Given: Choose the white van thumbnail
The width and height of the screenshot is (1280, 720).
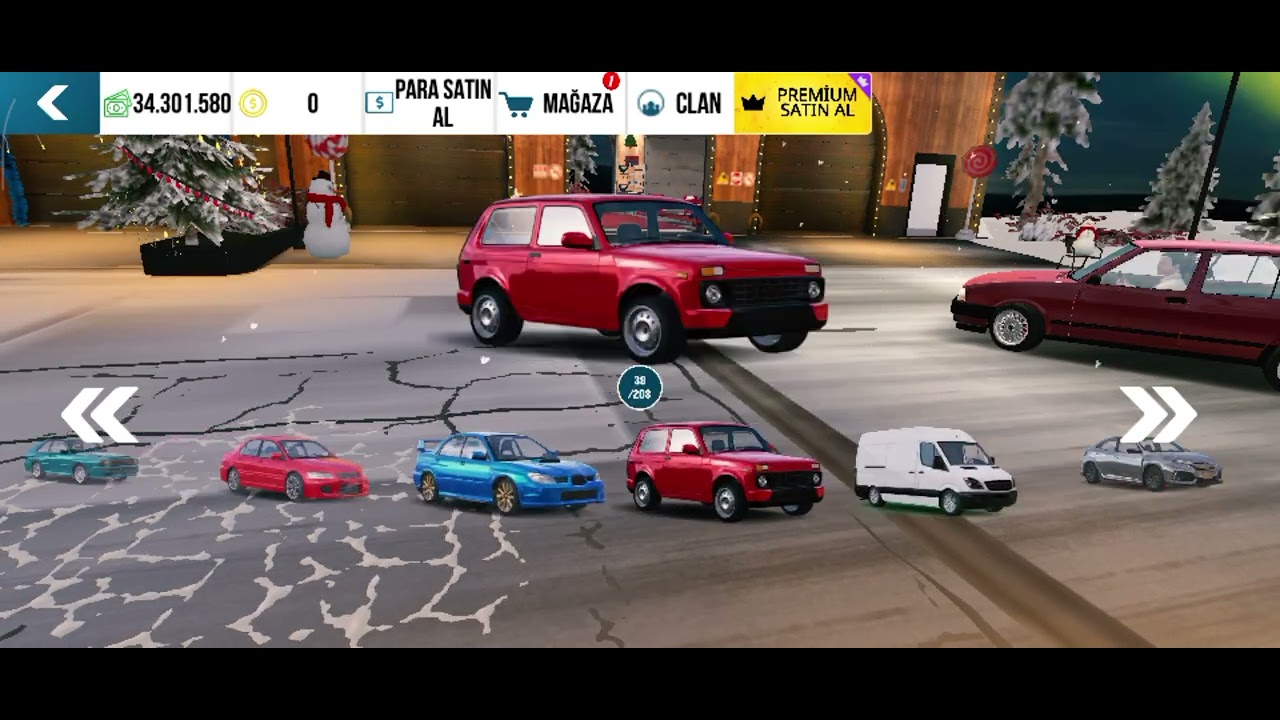Looking at the screenshot, I should point(935,470).
